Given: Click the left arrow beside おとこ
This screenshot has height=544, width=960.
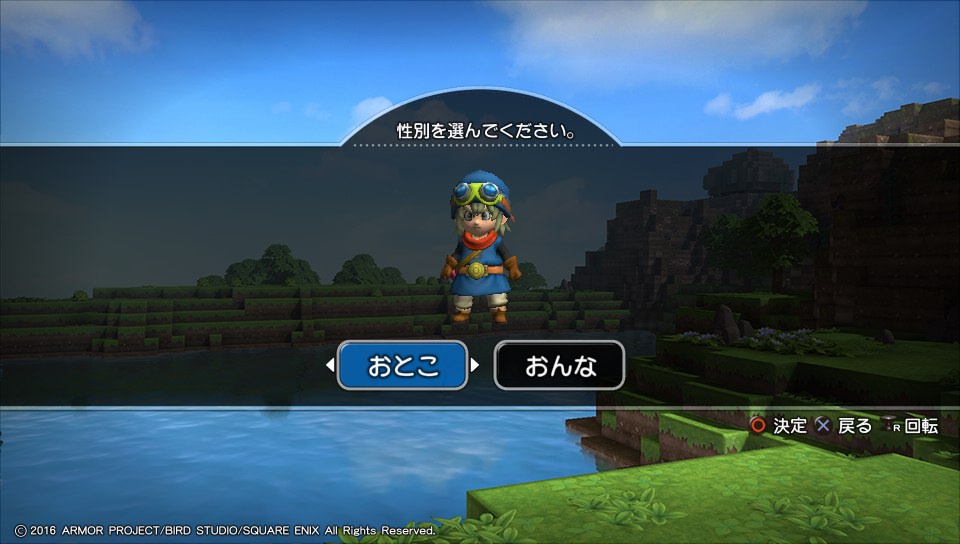Looking at the screenshot, I should click(x=330, y=366).
